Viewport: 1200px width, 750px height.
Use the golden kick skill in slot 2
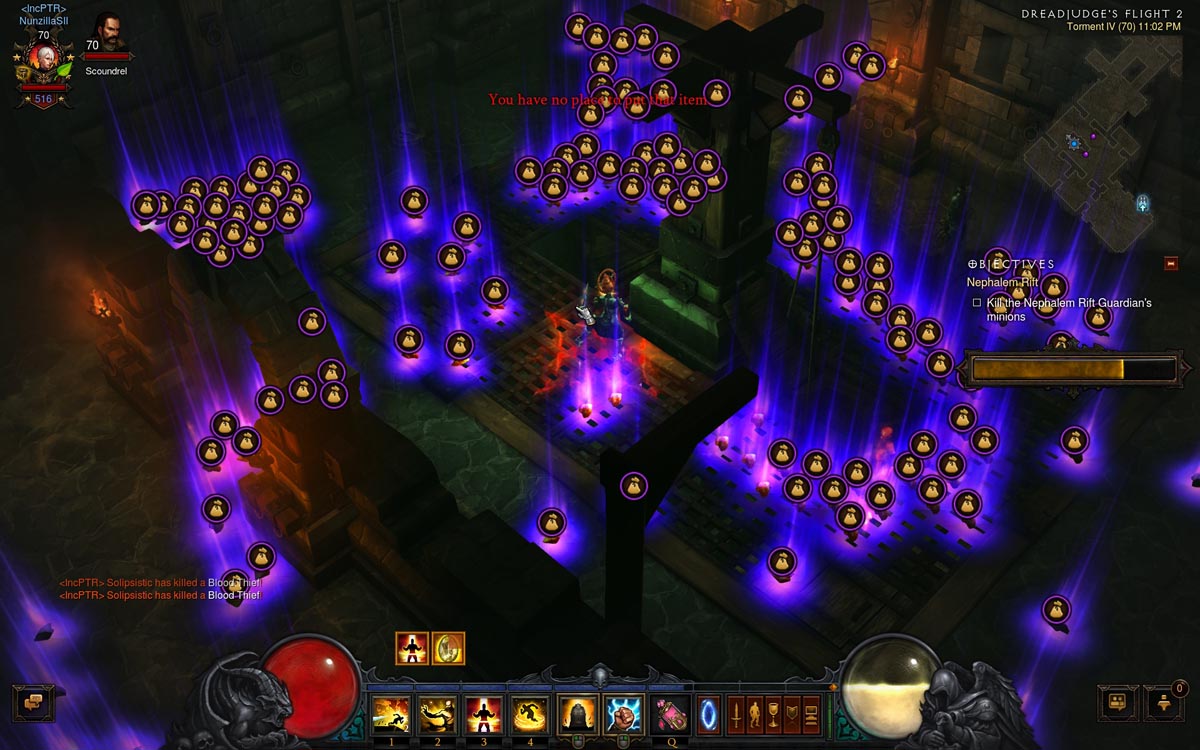point(436,714)
